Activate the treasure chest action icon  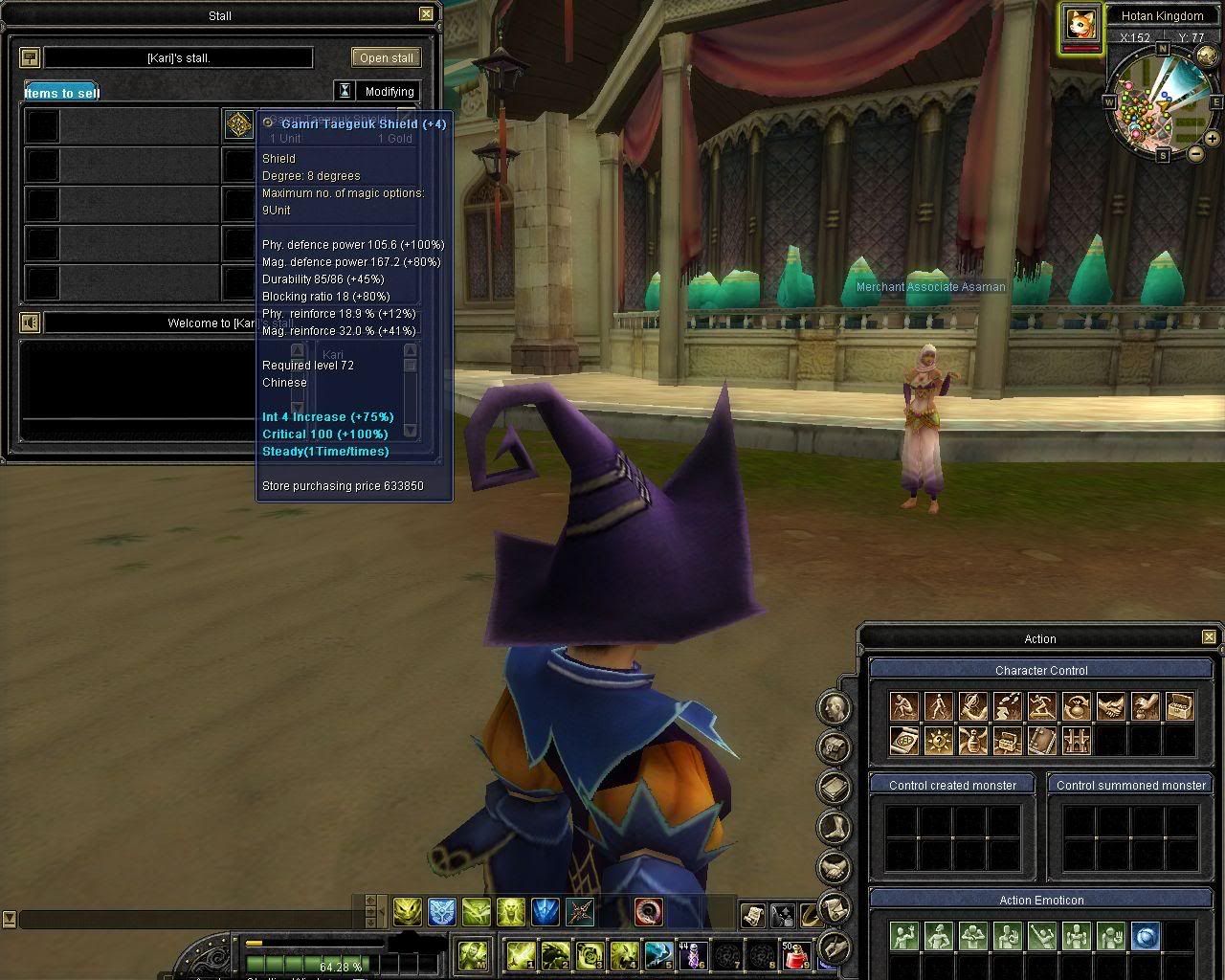click(x=1180, y=707)
